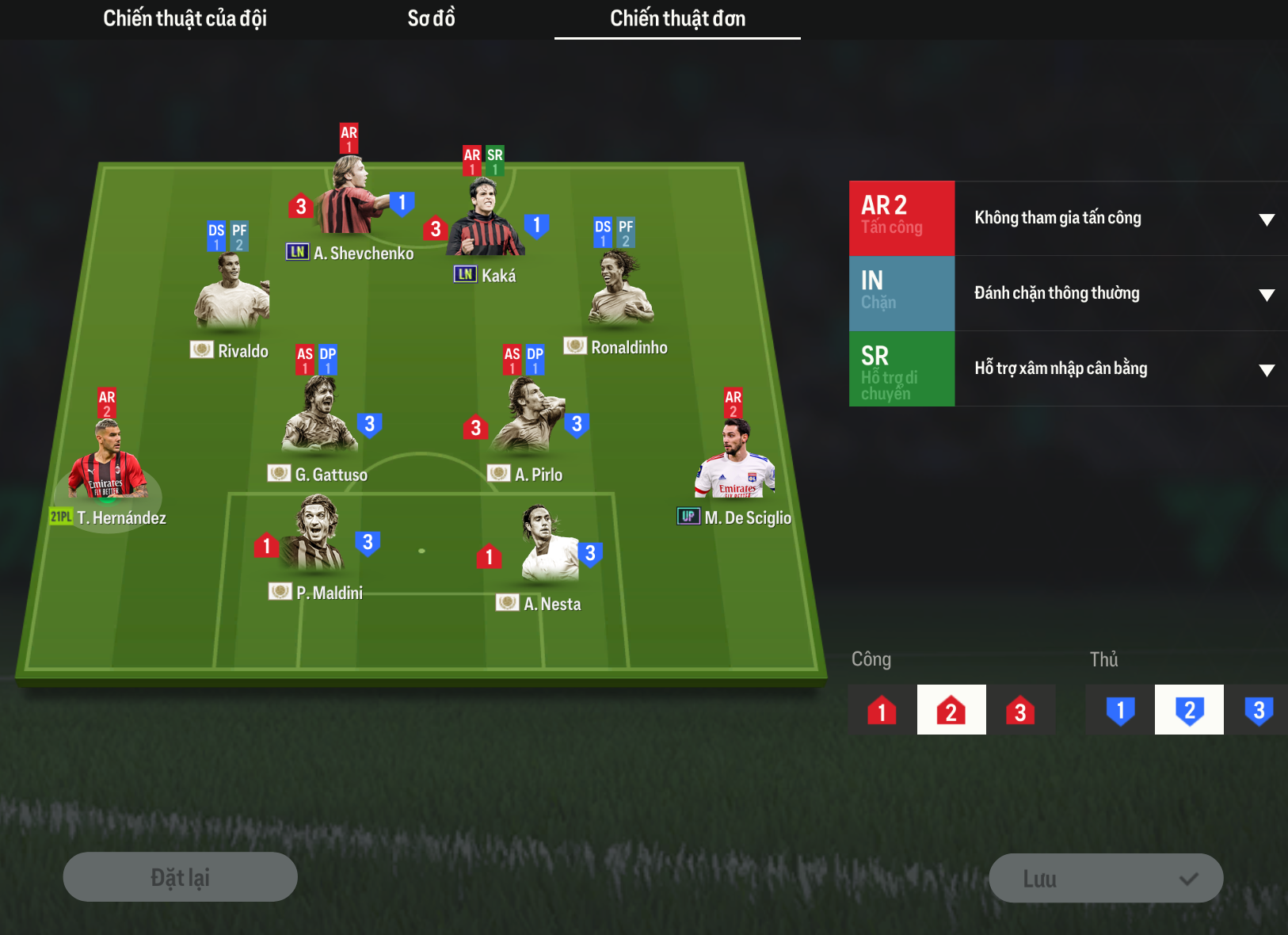Set Thủ defense level to 1
The height and width of the screenshot is (935, 1288).
(x=1120, y=710)
